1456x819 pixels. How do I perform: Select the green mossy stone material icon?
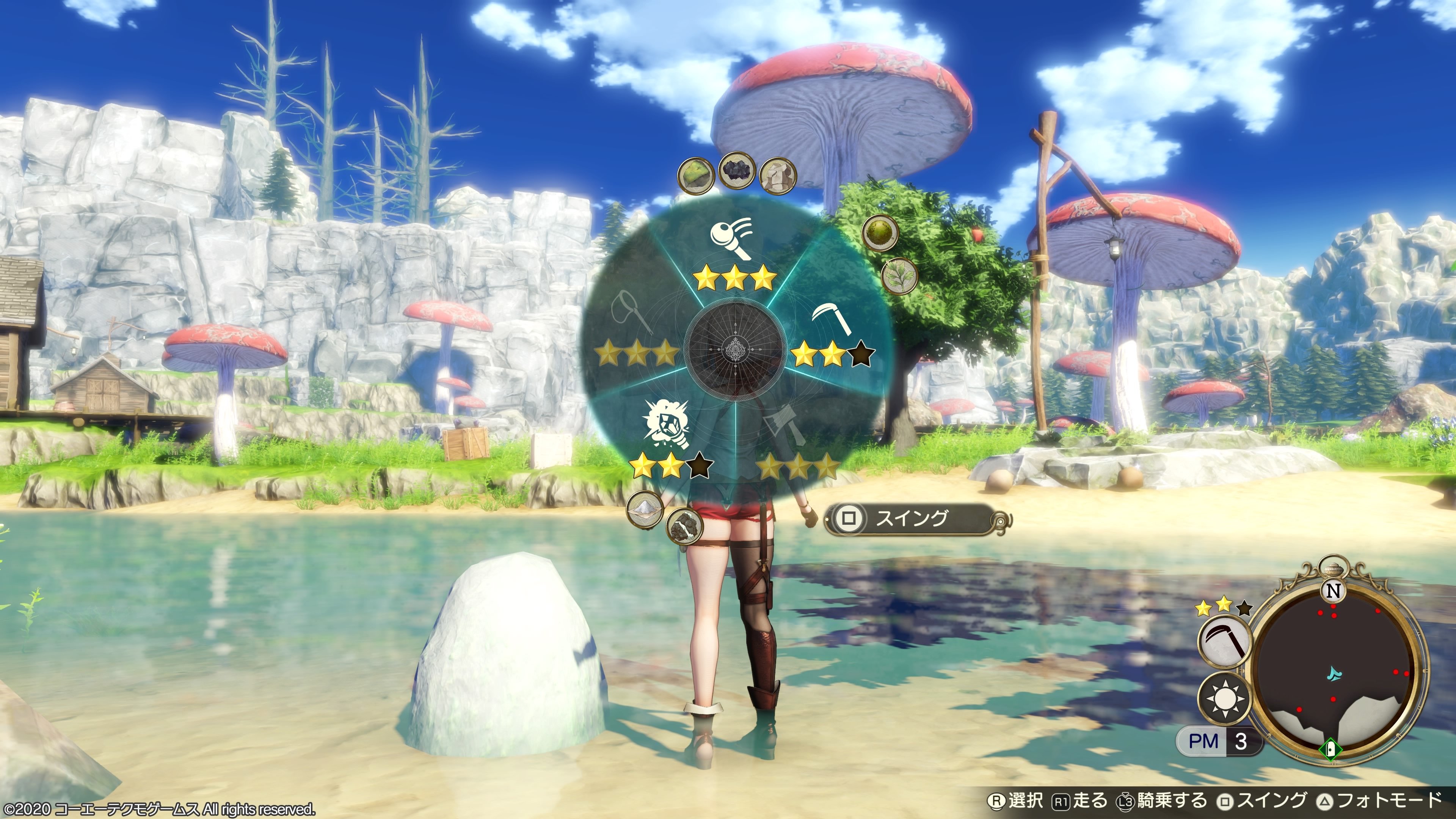point(695,176)
